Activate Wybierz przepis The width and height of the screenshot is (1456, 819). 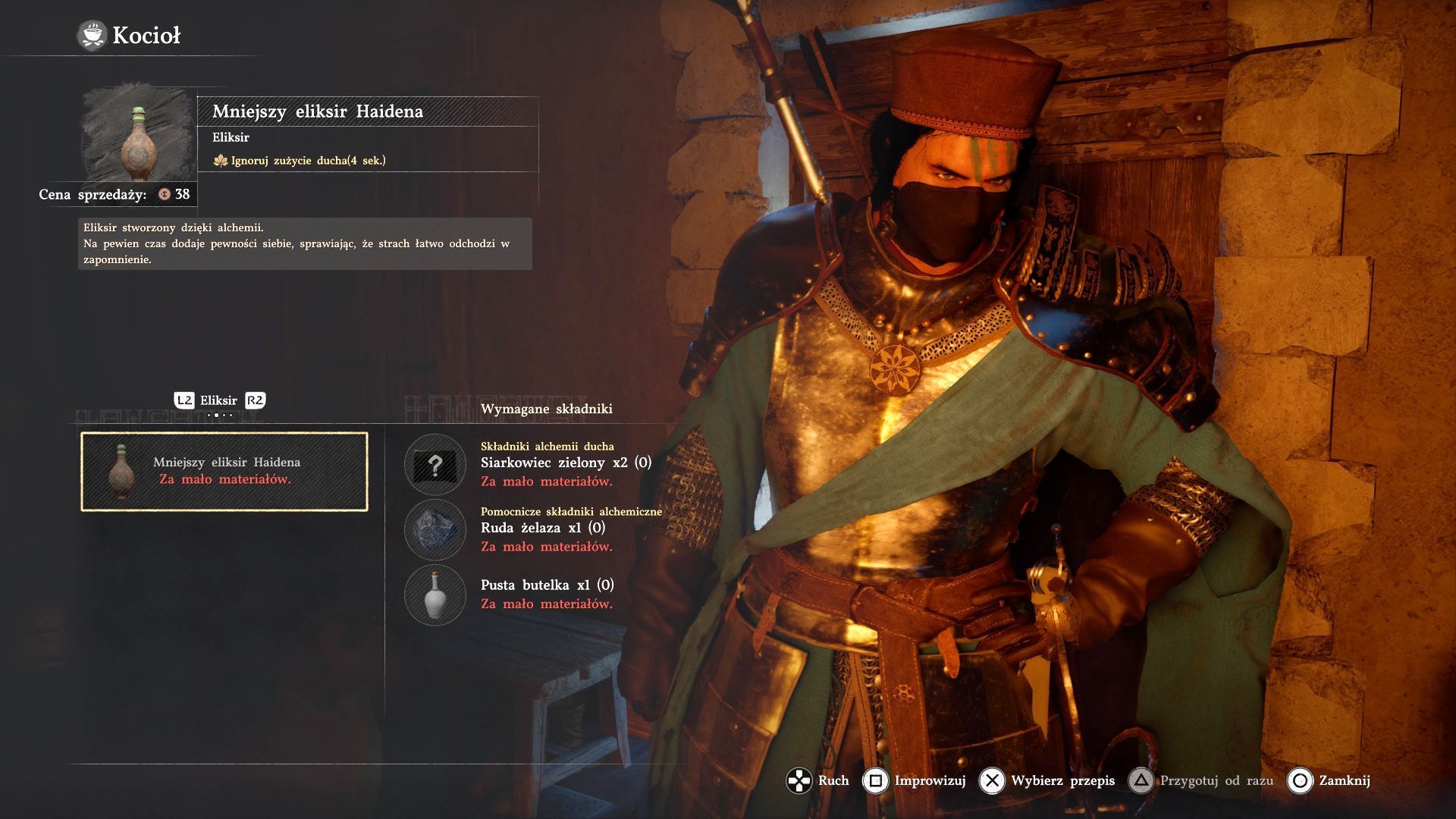point(1048,780)
